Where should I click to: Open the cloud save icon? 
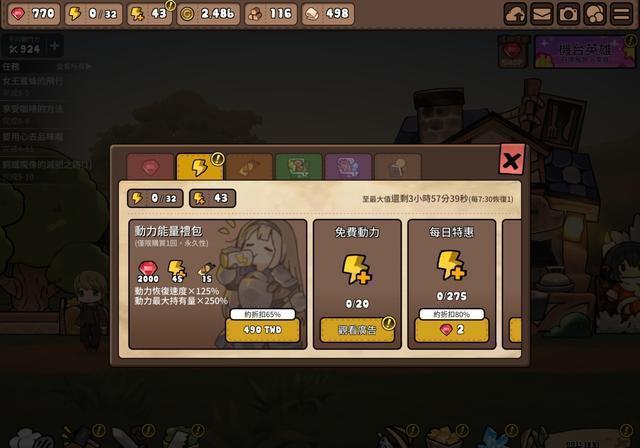pyautogui.click(x=516, y=14)
